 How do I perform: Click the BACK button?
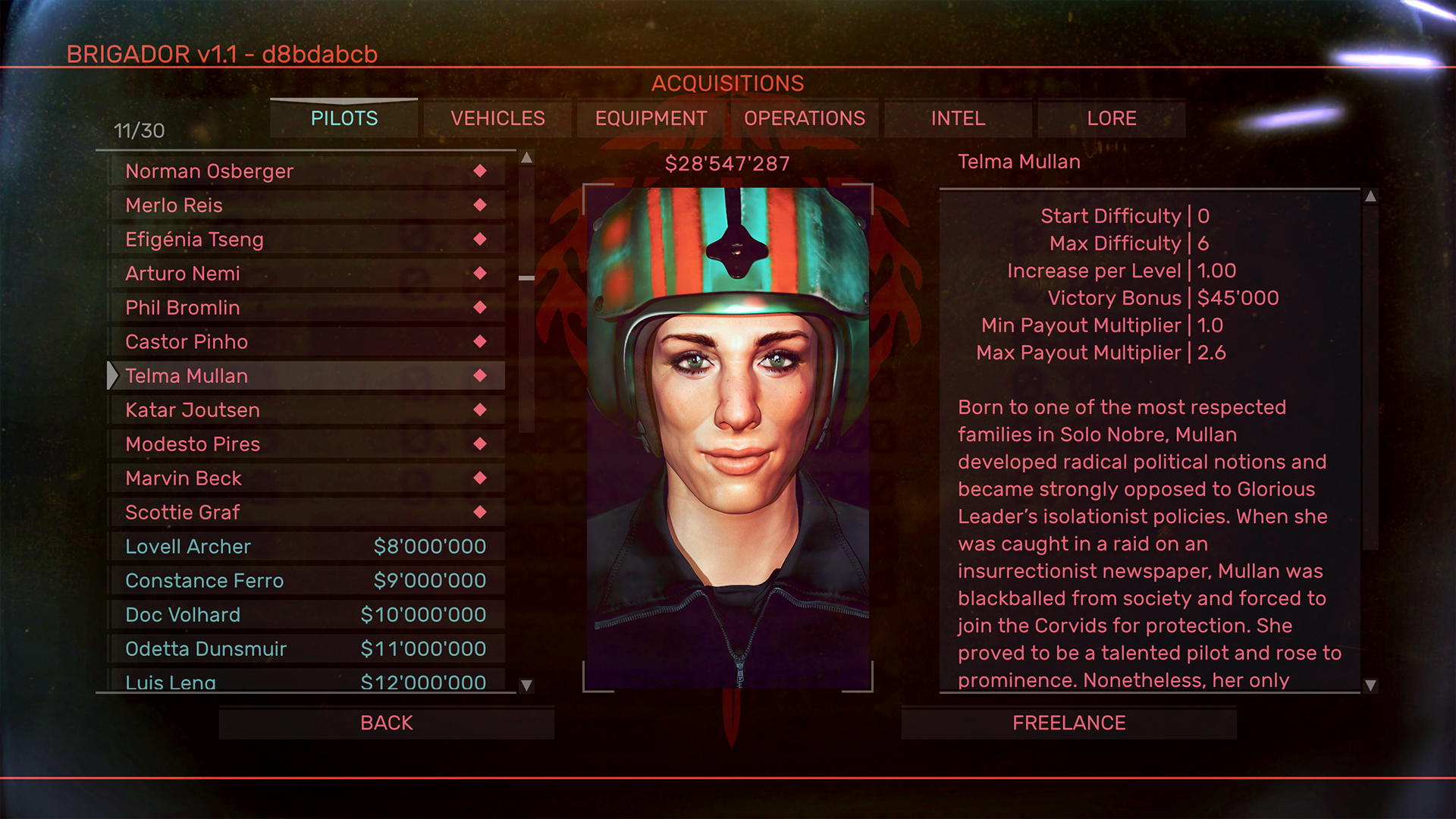pyautogui.click(x=387, y=722)
